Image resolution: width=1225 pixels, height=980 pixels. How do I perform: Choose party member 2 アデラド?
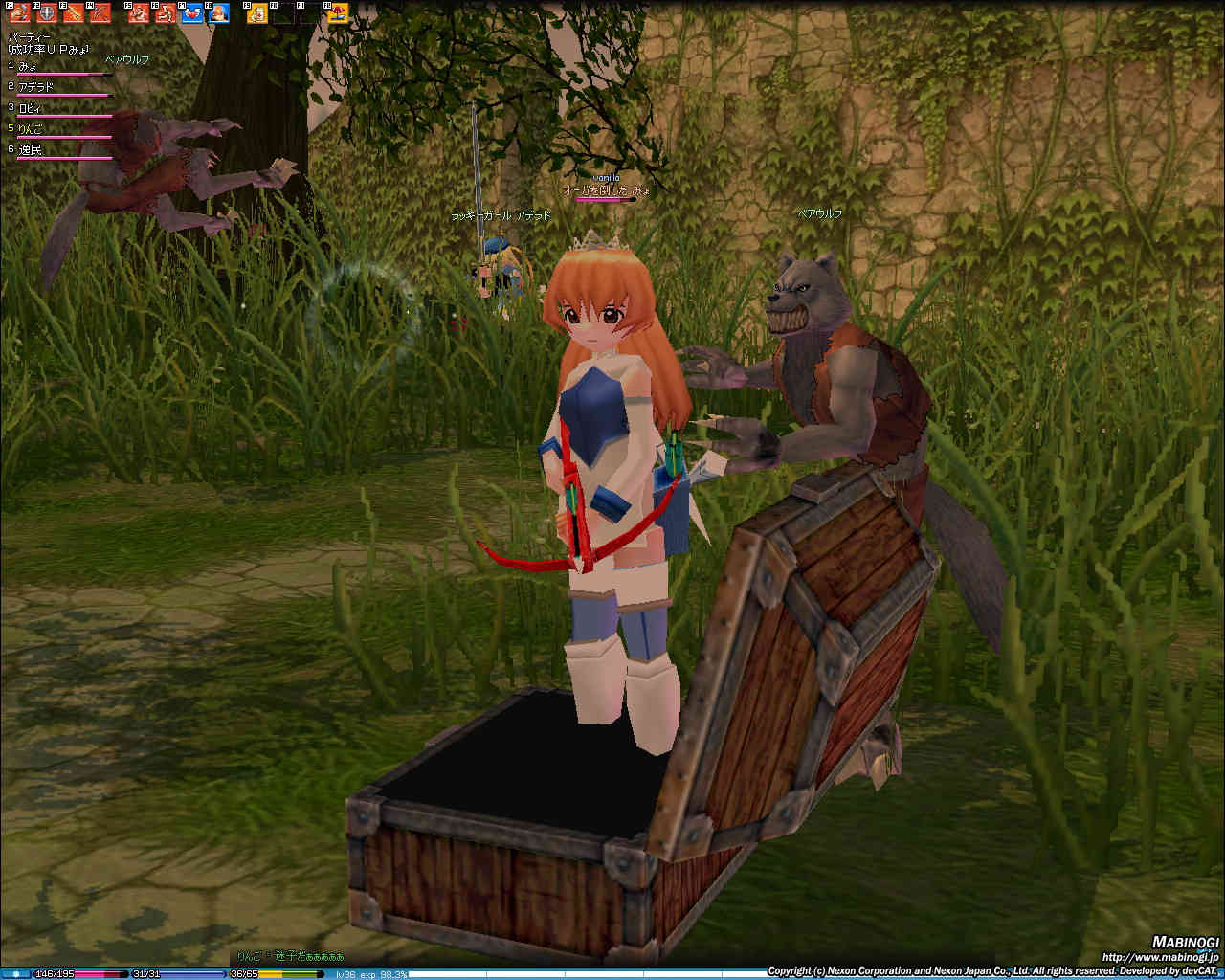click(36, 87)
